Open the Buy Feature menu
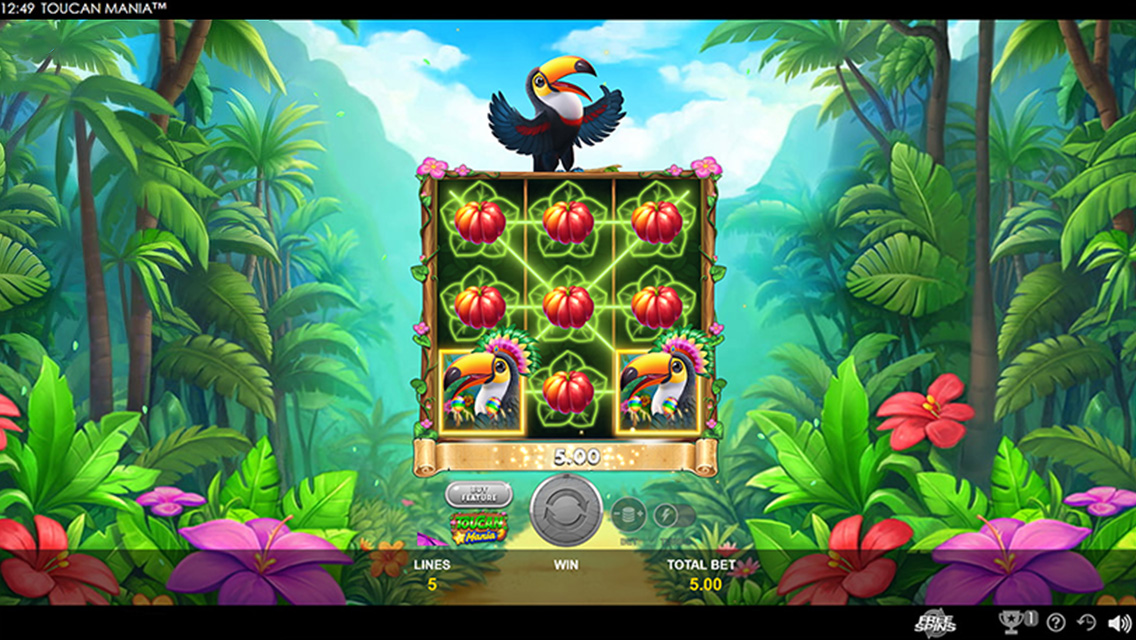Image resolution: width=1136 pixels, height=640 pixels. tap(479, 494)
